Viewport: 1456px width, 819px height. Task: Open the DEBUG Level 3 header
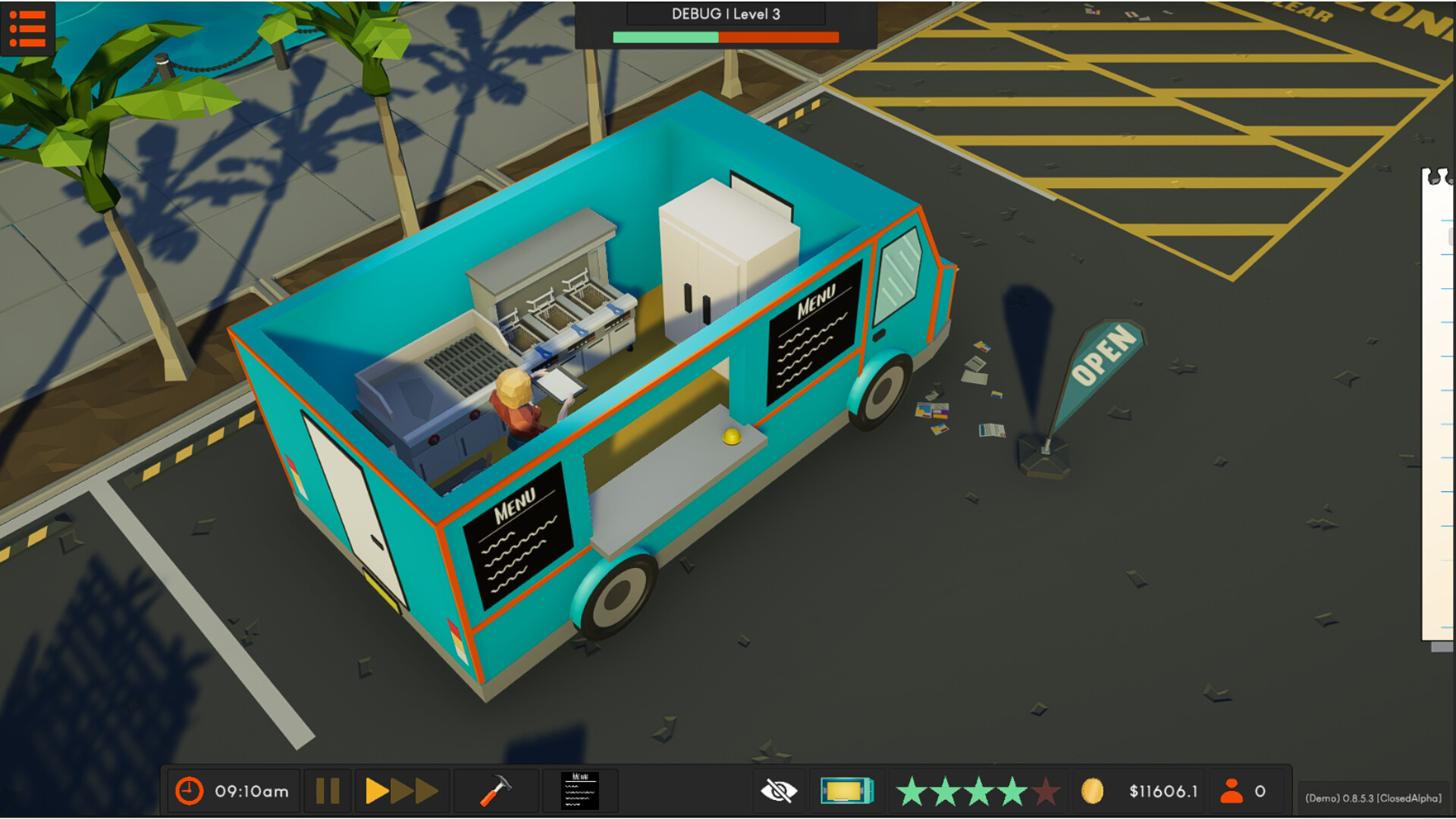(x=725, y=14)
